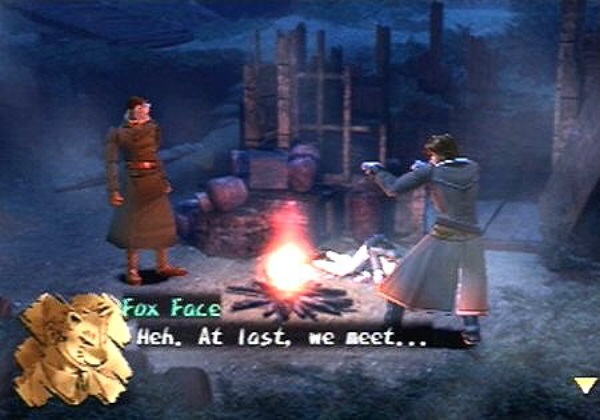Click the Fox Face speaker portrait
600x420 pixels.
click(x=72, y=348)
